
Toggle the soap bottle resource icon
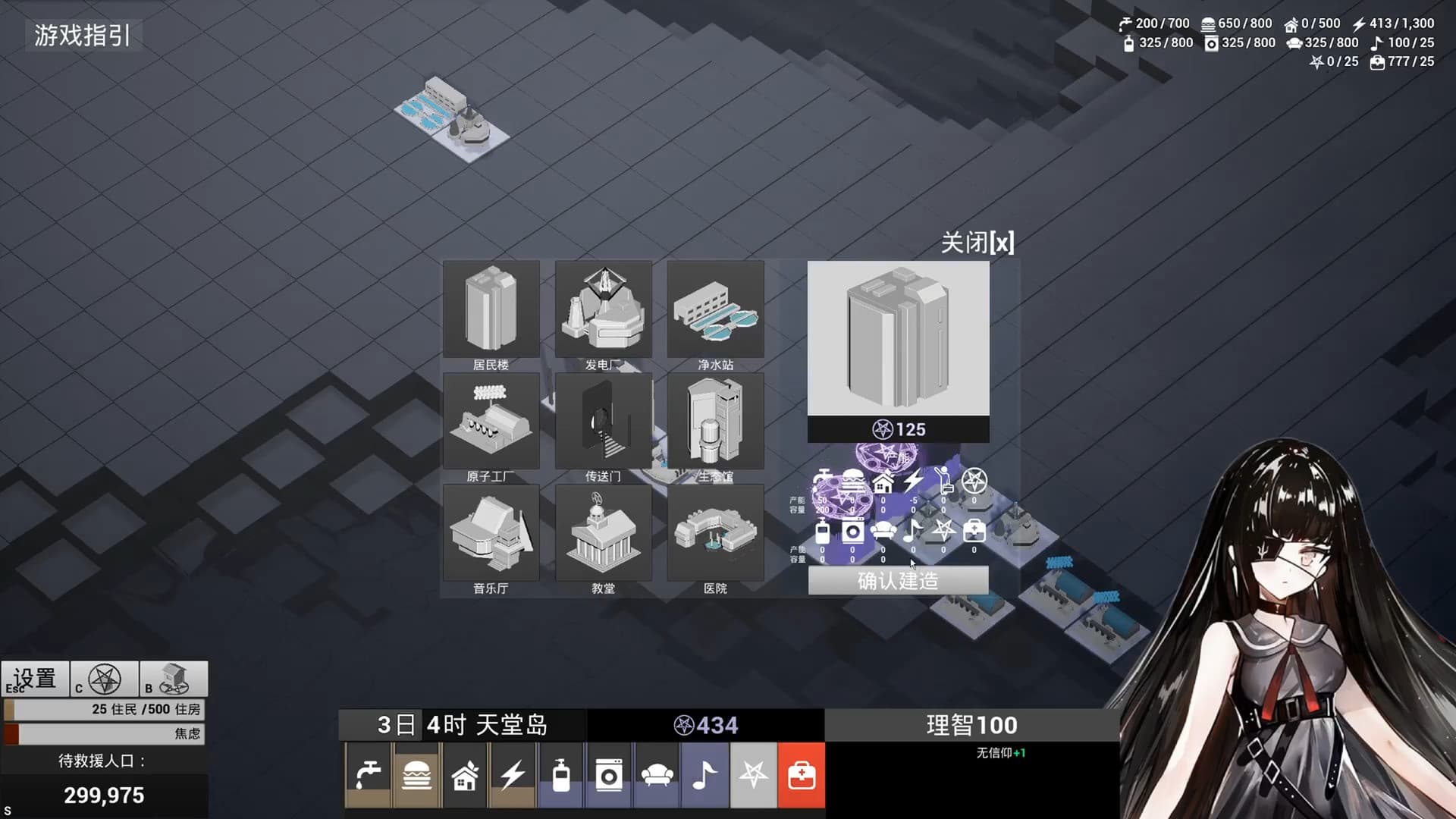click(x=562, y=774)
